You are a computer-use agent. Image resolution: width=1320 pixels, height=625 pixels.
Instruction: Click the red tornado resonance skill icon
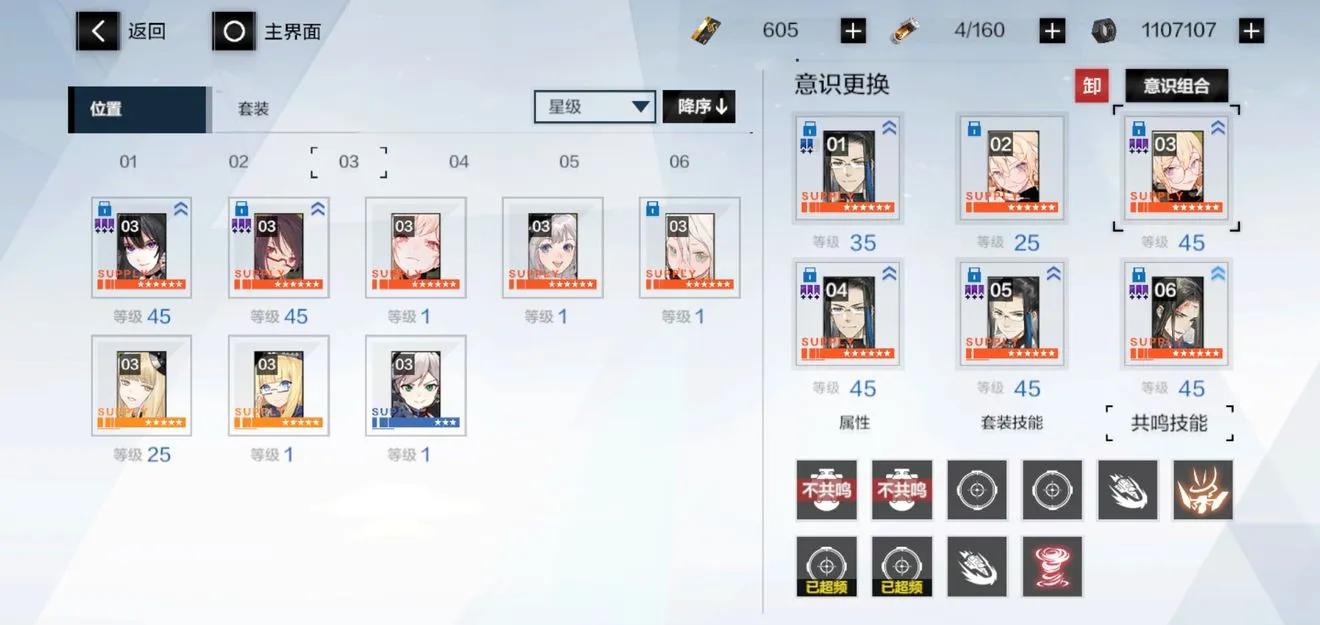(x=1052, y=567)
